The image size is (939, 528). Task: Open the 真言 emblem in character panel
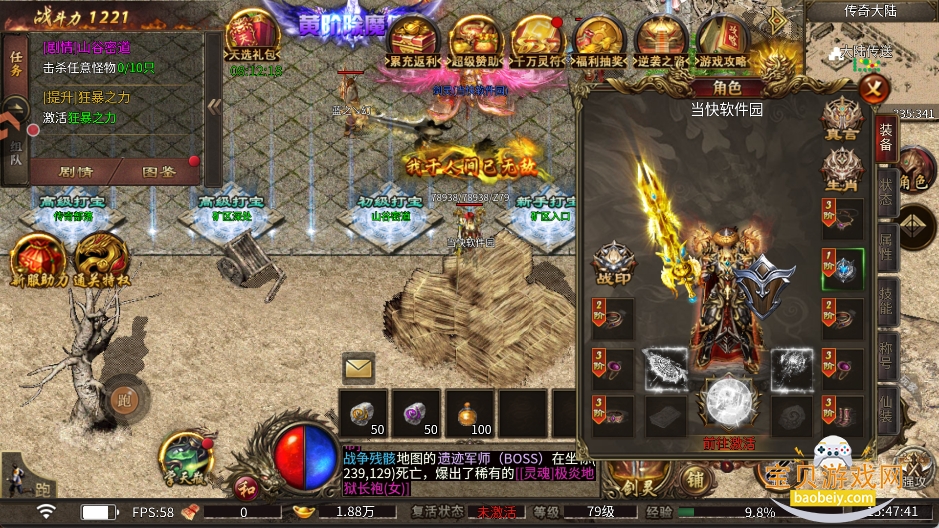[840, 116]
